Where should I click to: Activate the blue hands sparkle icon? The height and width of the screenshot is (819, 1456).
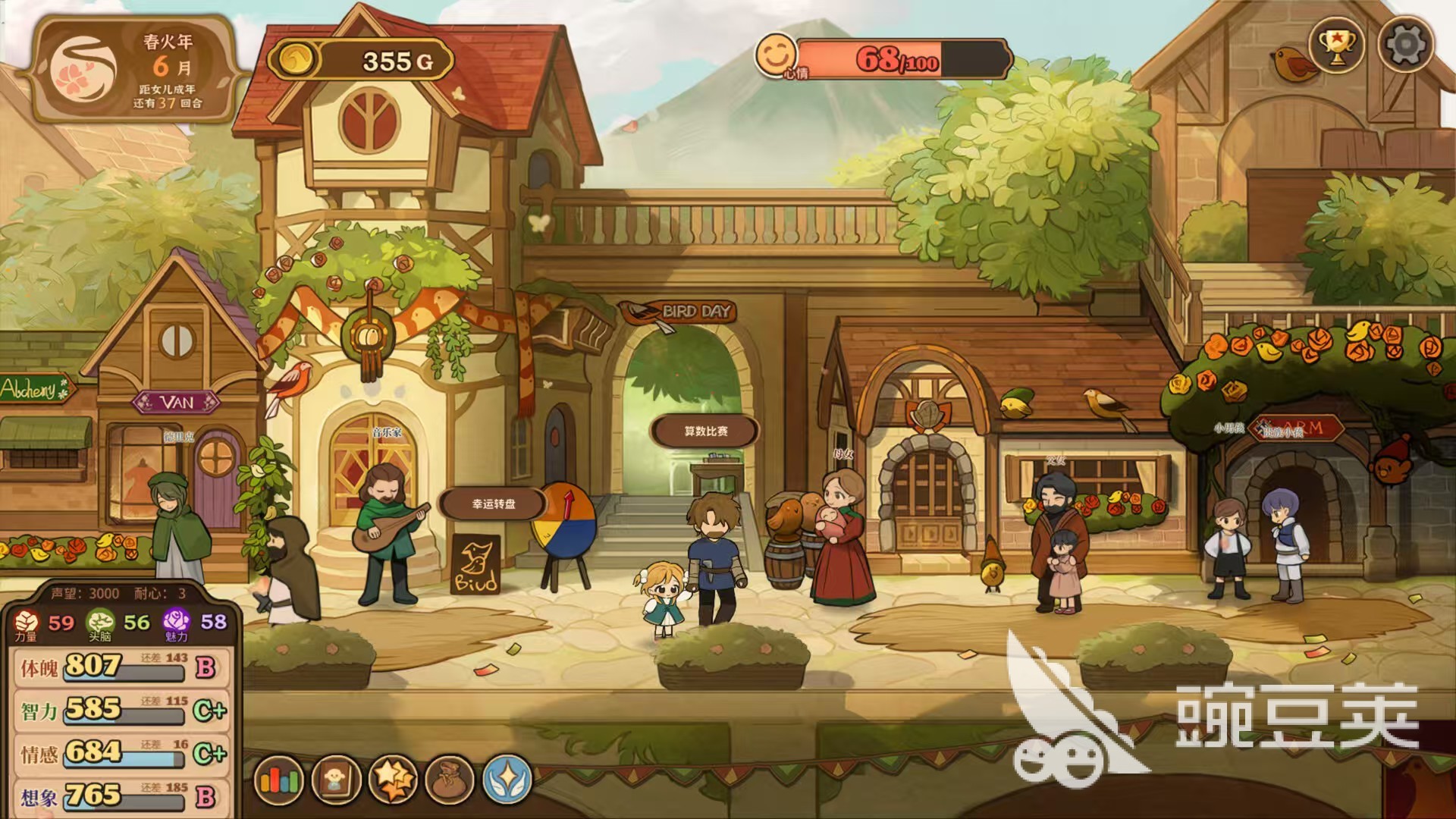click(507, 780)
